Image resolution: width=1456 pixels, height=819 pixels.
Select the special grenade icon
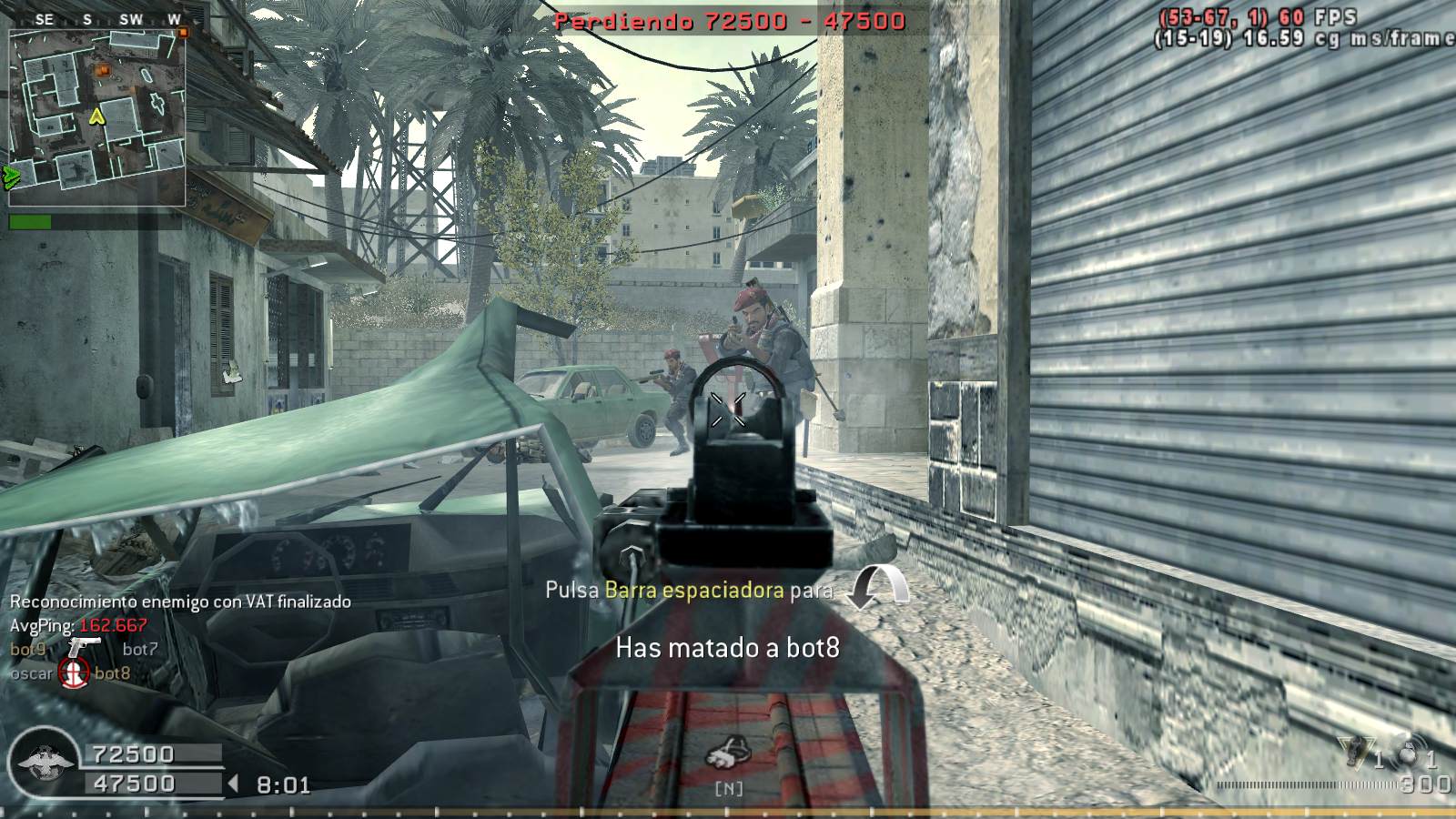(x=1354, y=751)
